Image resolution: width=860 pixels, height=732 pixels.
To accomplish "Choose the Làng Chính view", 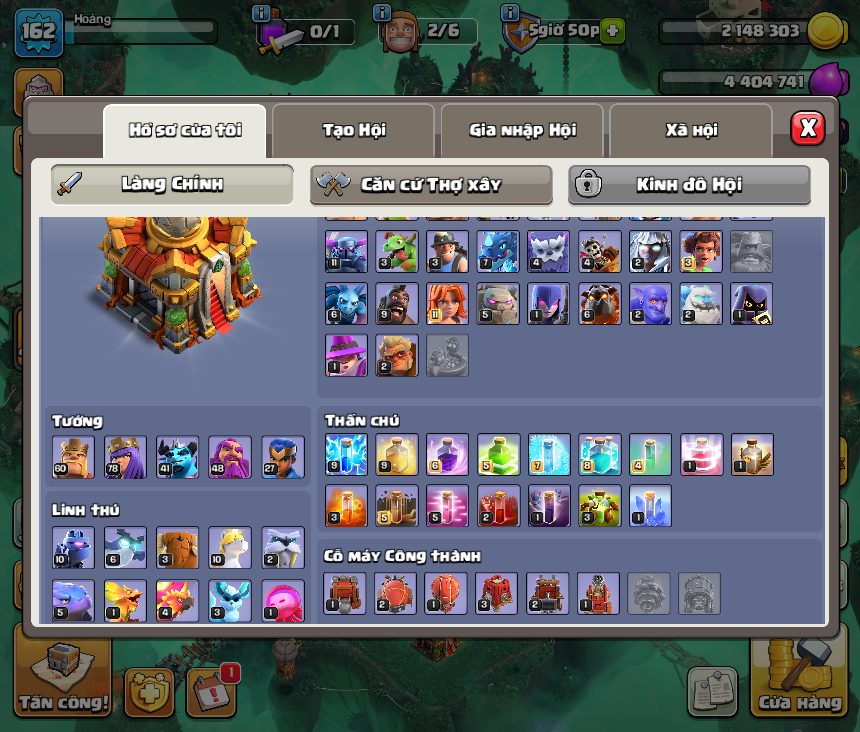I will click(x=172, y=184).
